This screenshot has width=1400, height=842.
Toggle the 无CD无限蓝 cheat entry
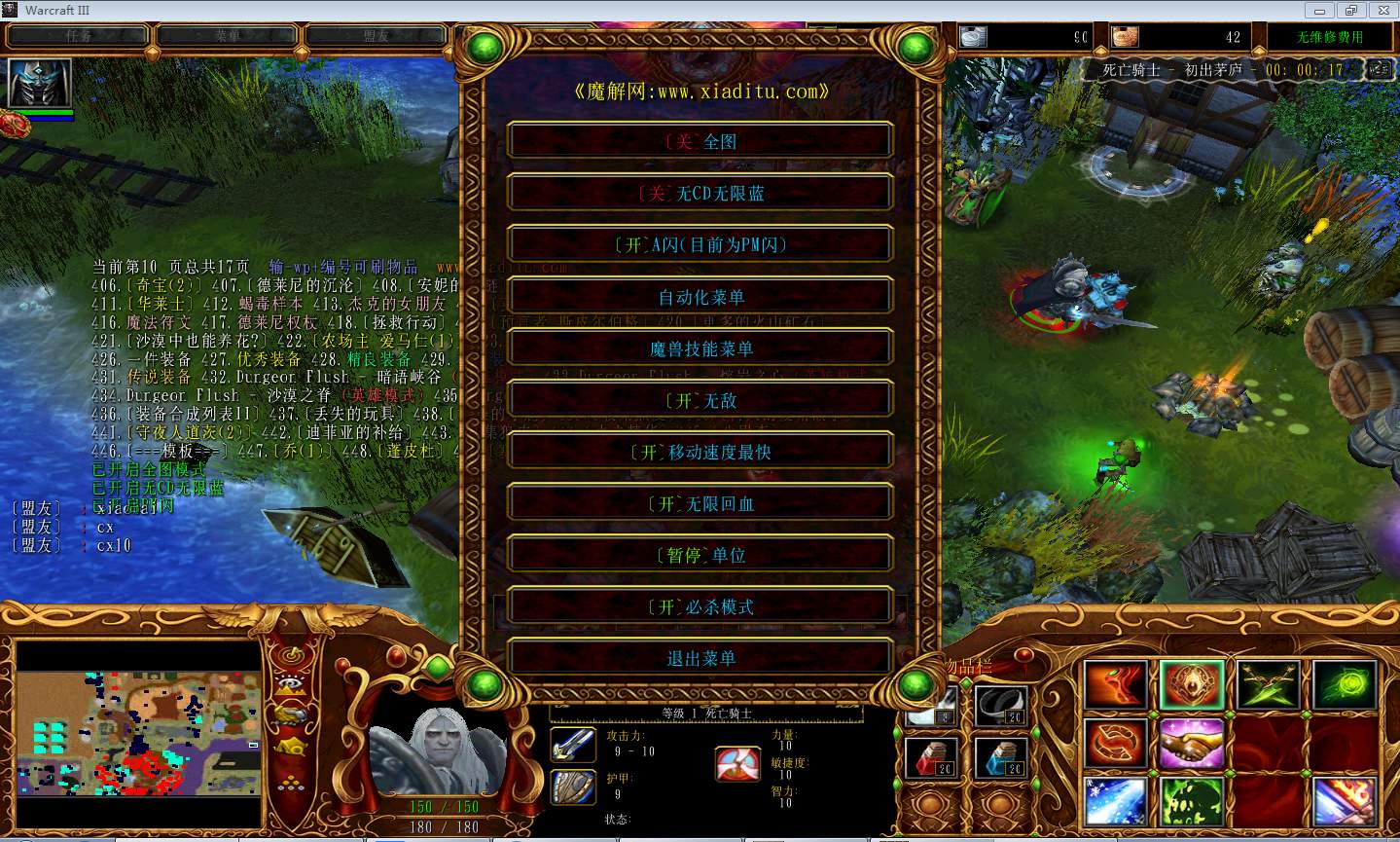click(700, 193)
